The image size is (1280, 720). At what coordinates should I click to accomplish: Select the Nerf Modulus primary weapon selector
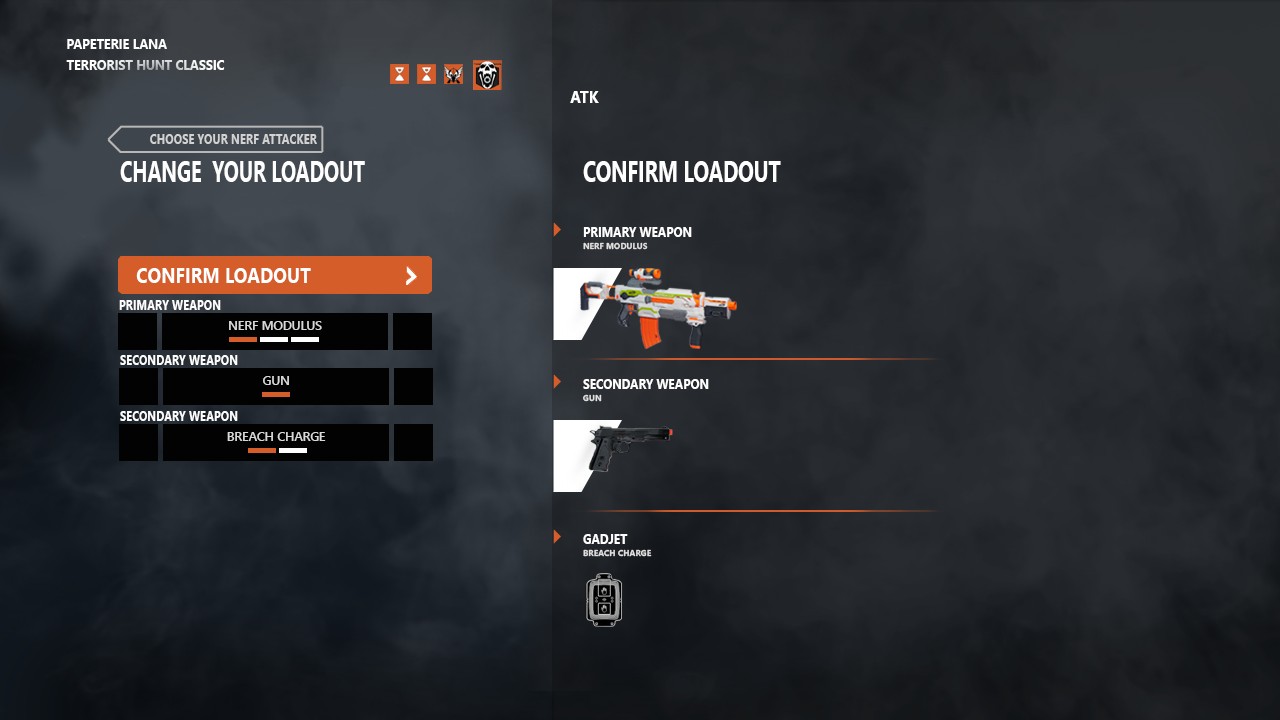point(275,331)
